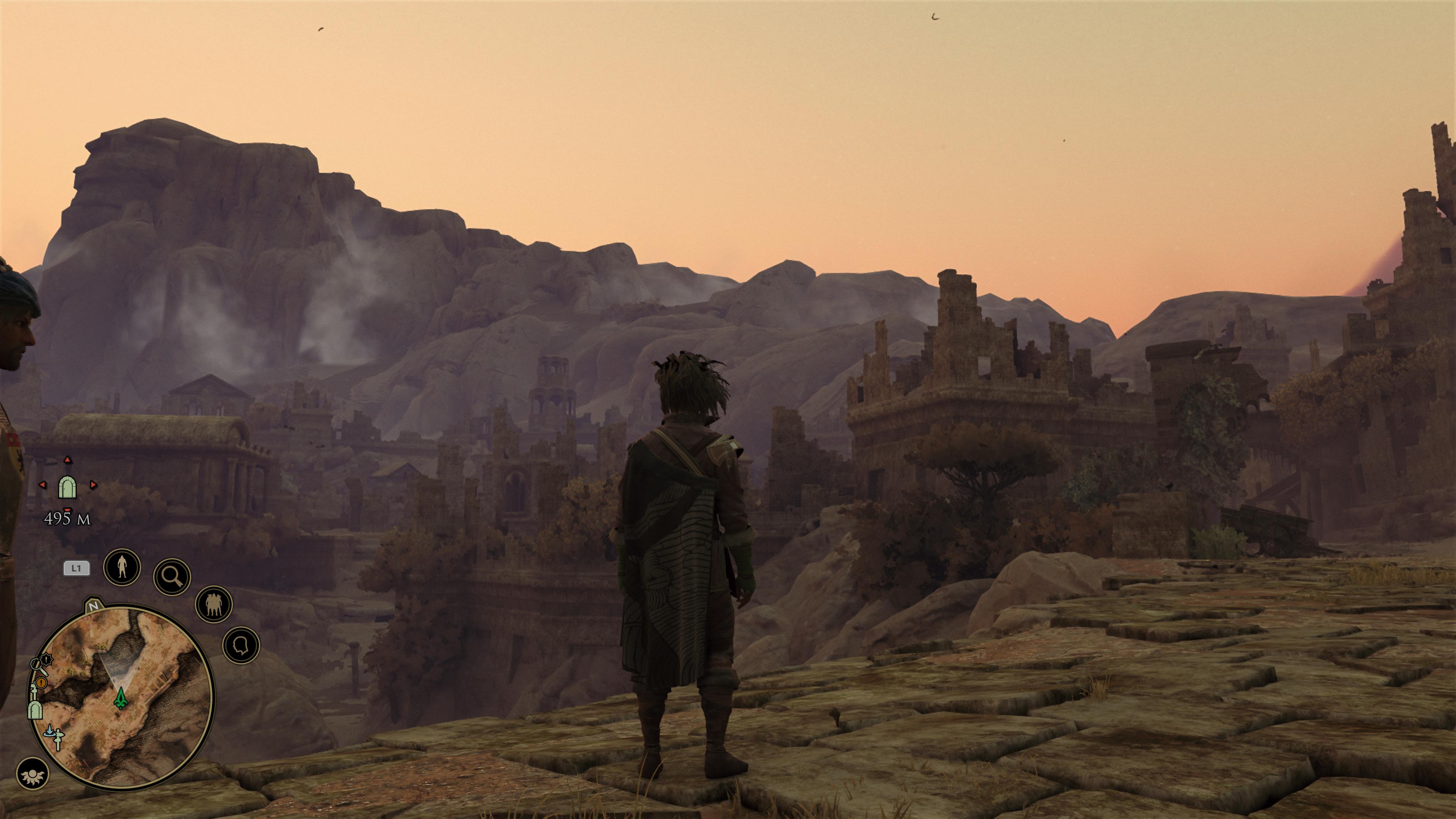Screen dimensions: 1456x819
Task: Open the single character silhouette icon
Action: click(x=122, y=566)
